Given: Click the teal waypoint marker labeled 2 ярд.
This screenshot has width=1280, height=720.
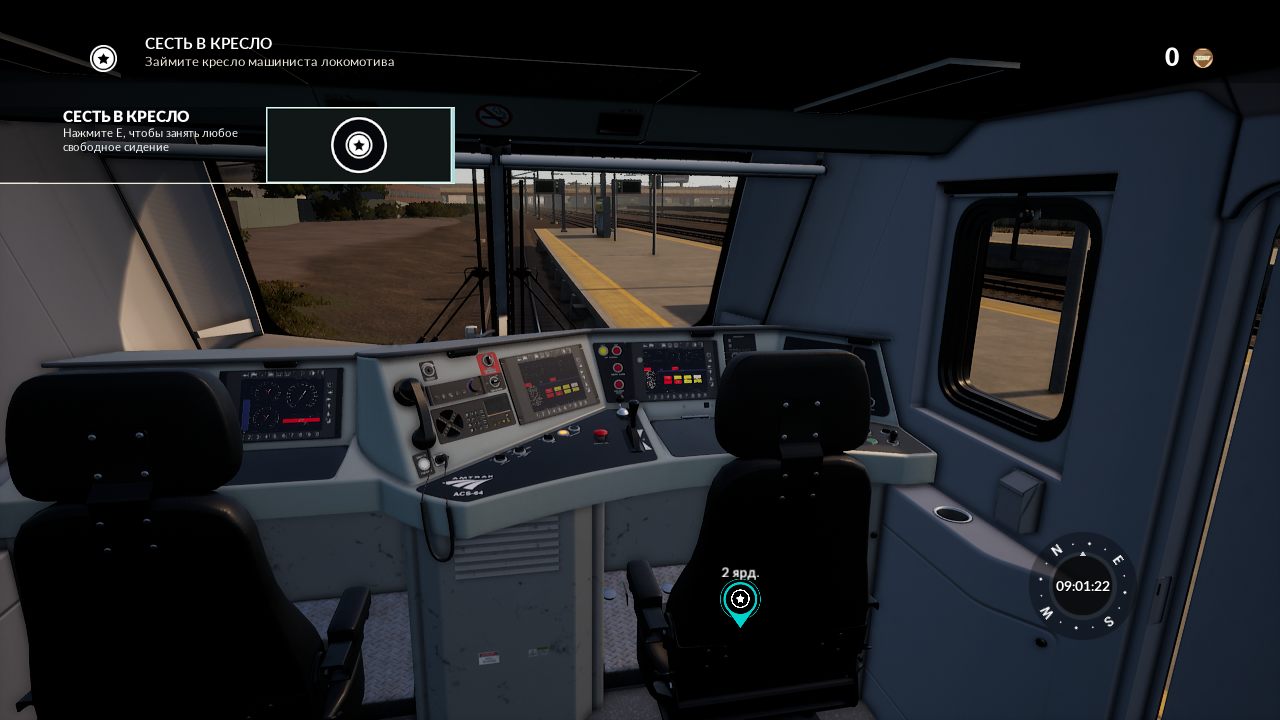Looking at the screenshot, I should pyautogui.click(x=740, y=601).
